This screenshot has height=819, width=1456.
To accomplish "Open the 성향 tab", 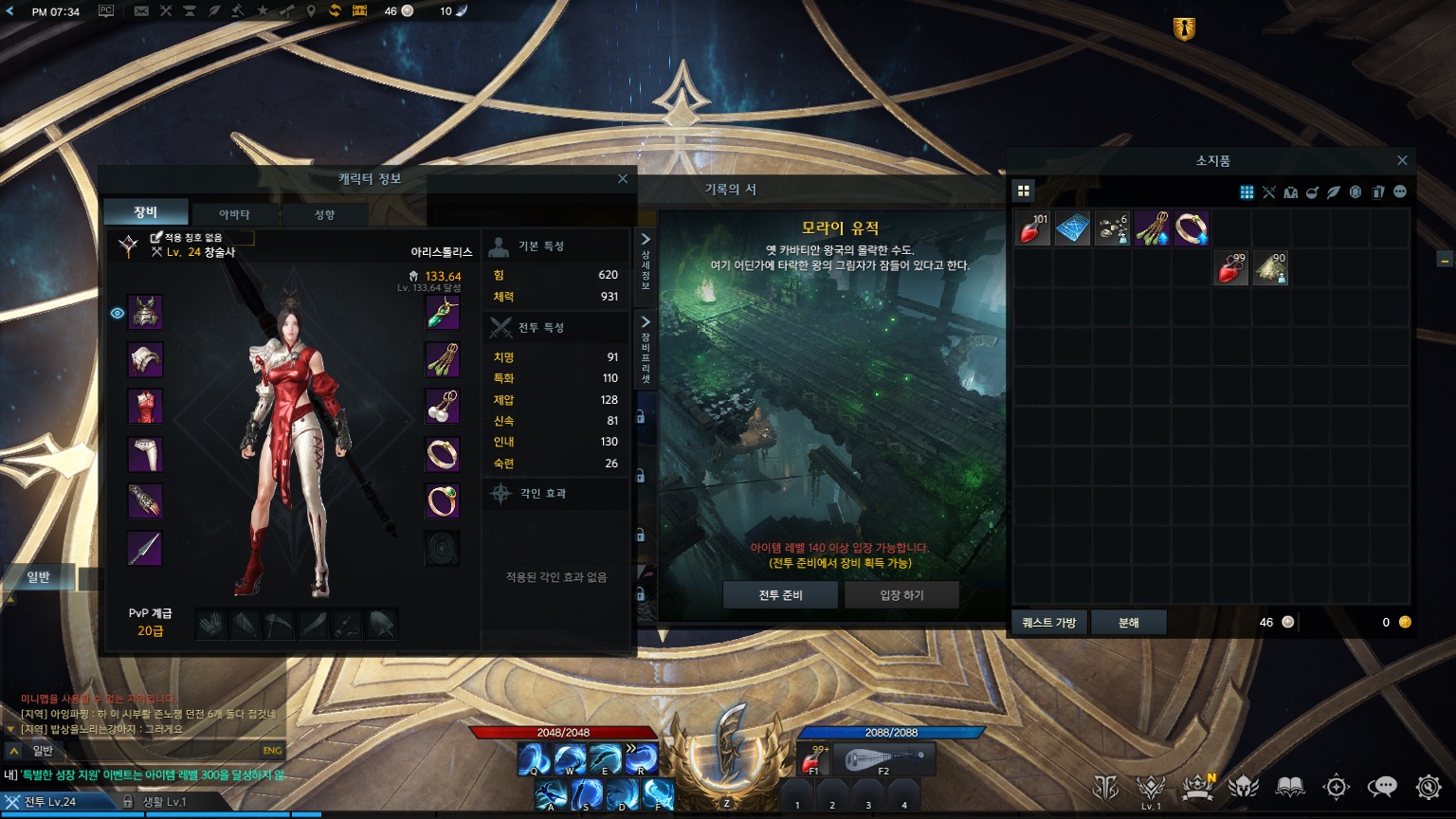I will point(324,214).
